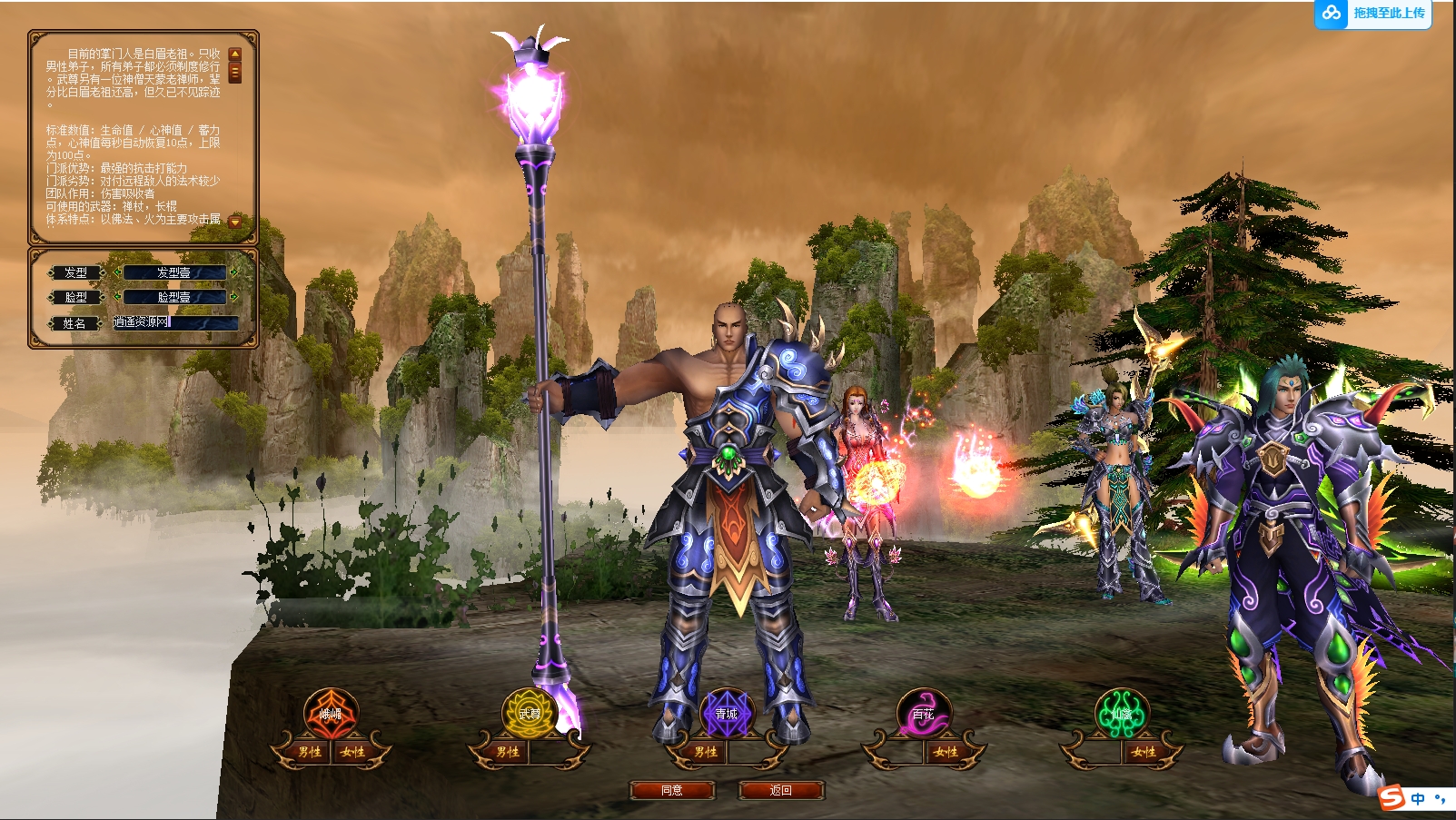The width and height of the screenshot is (1456, 820).
Task: Choose 男性 under the 武尊 sect
Action: click(507, 752)
